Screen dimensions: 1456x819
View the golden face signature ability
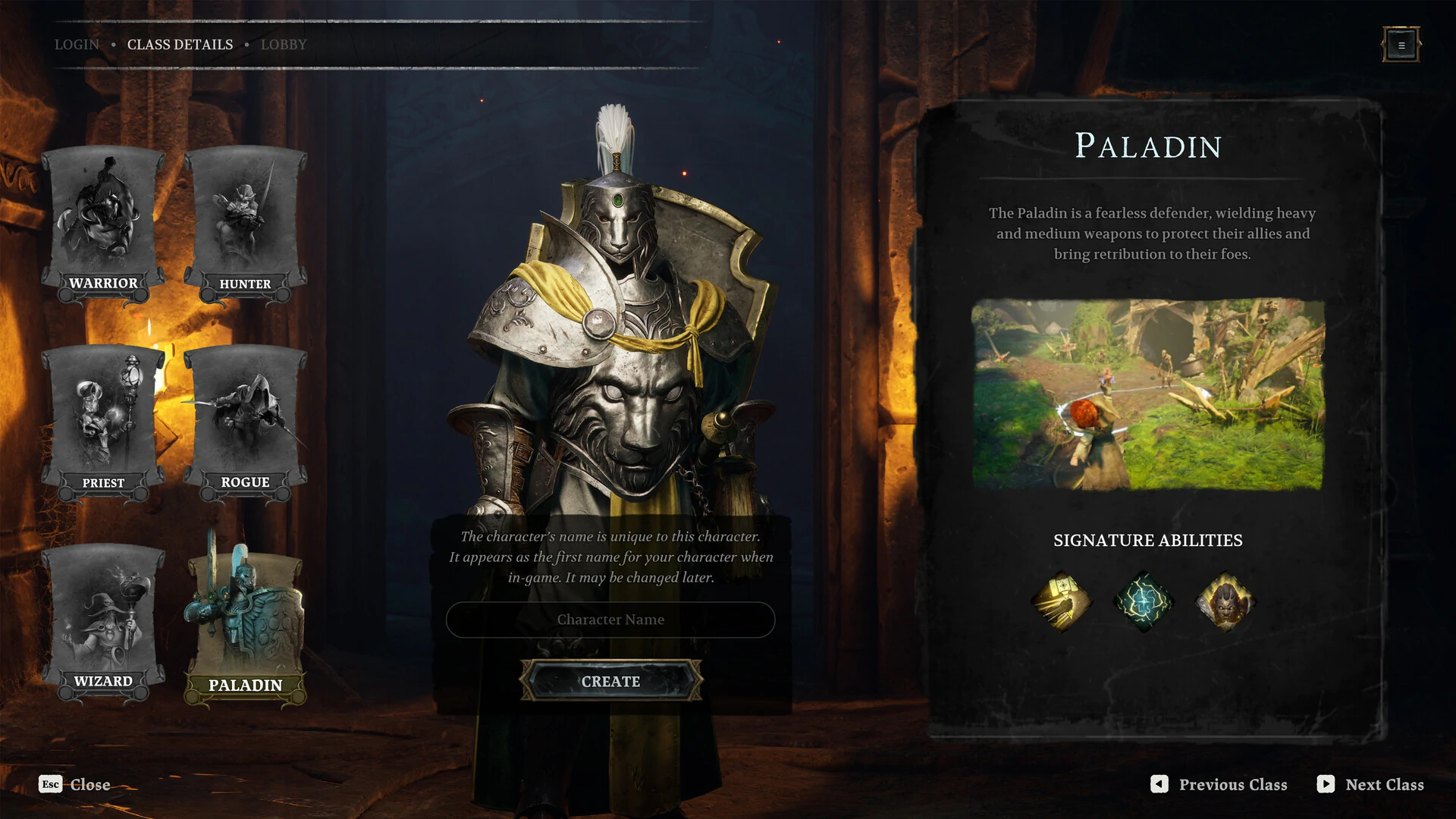(1225, 602)
